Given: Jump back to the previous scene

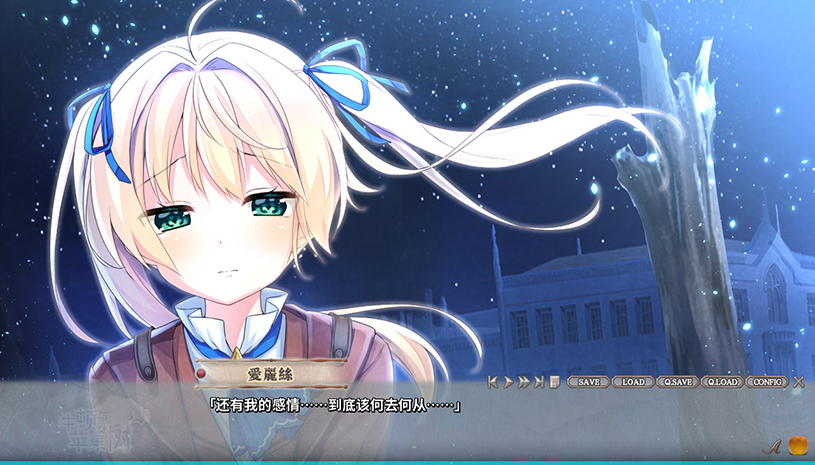Looking at the screenshot, I should (493, 382).
